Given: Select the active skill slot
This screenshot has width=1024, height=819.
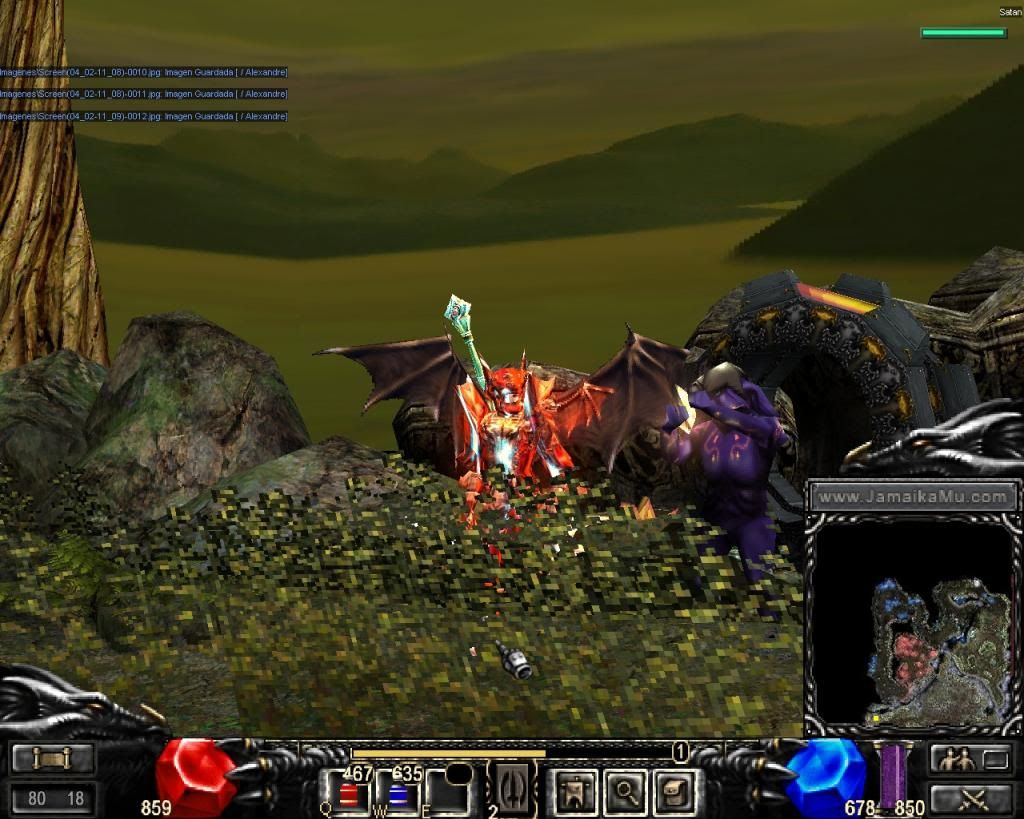Looking at the screenshot, I should click(x=514, y=790).
